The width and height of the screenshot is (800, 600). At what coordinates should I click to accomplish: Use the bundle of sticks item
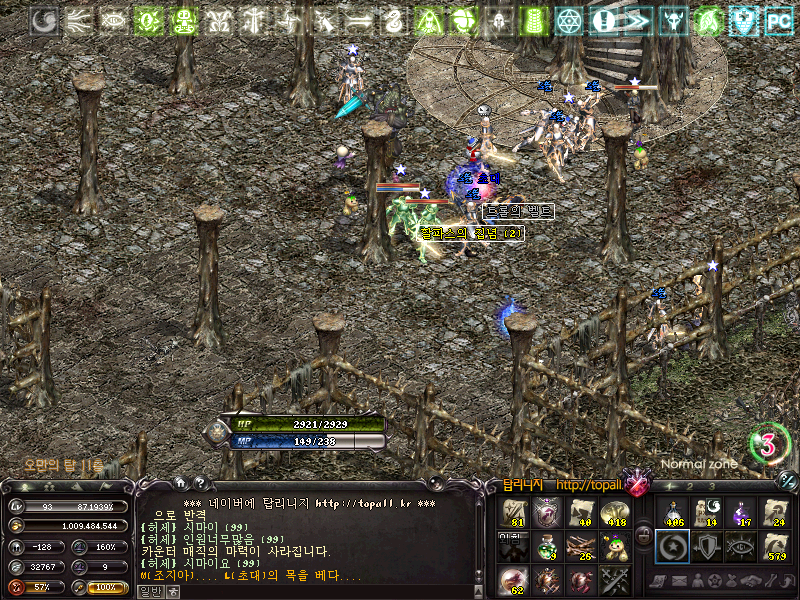tap(581, 546)
